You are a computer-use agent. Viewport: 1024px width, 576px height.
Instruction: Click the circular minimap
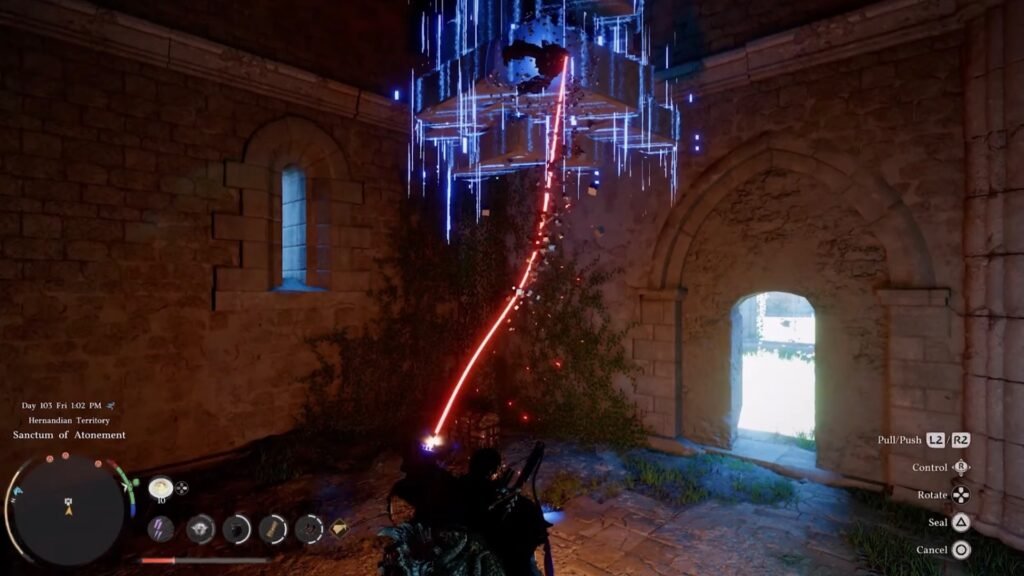pyautogui.click(x=69, y=508)
